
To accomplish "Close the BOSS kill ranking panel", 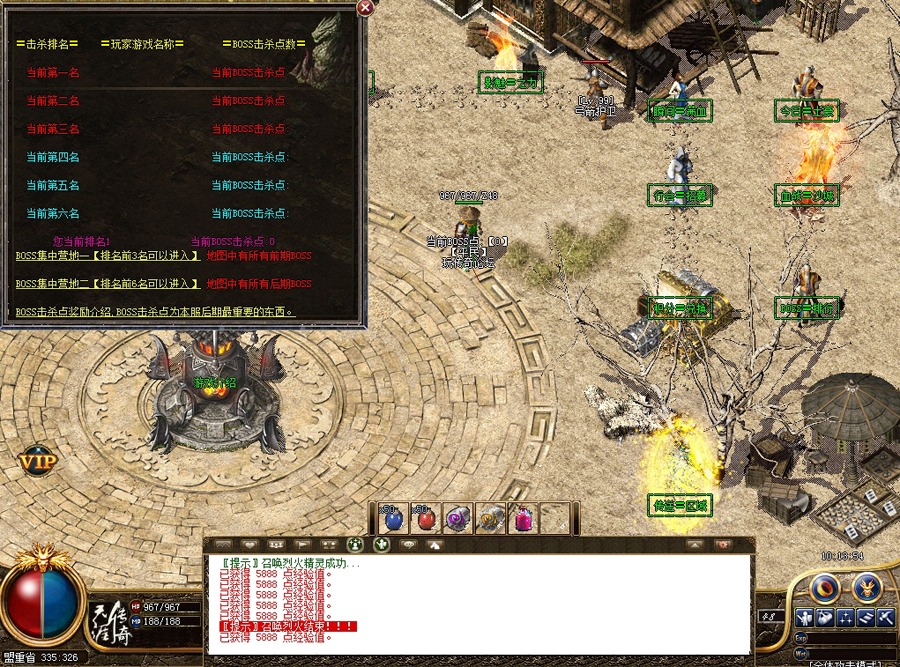I will (365, 8).
